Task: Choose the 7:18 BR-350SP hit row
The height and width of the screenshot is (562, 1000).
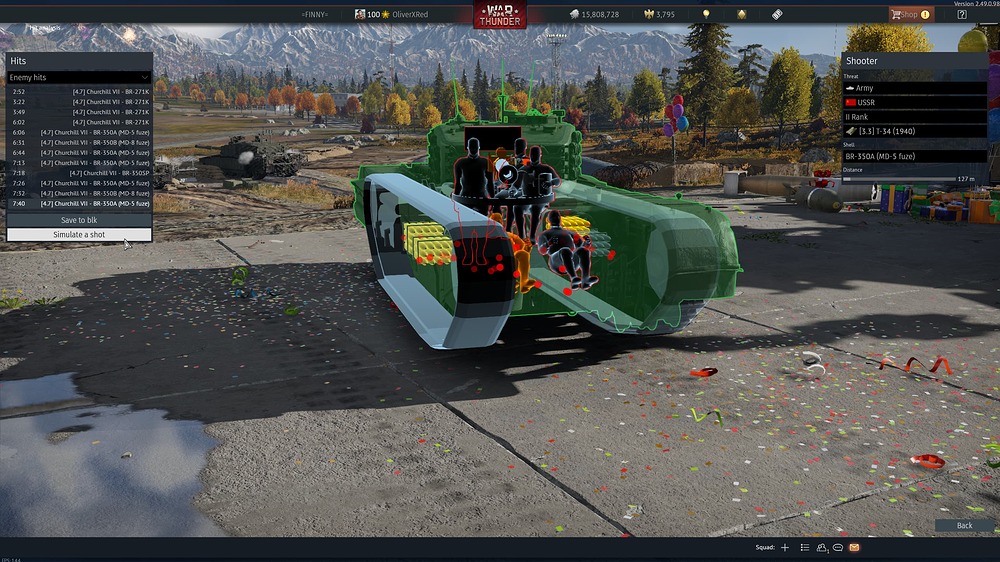Action: pyautogui.click(x=79, y=173)
